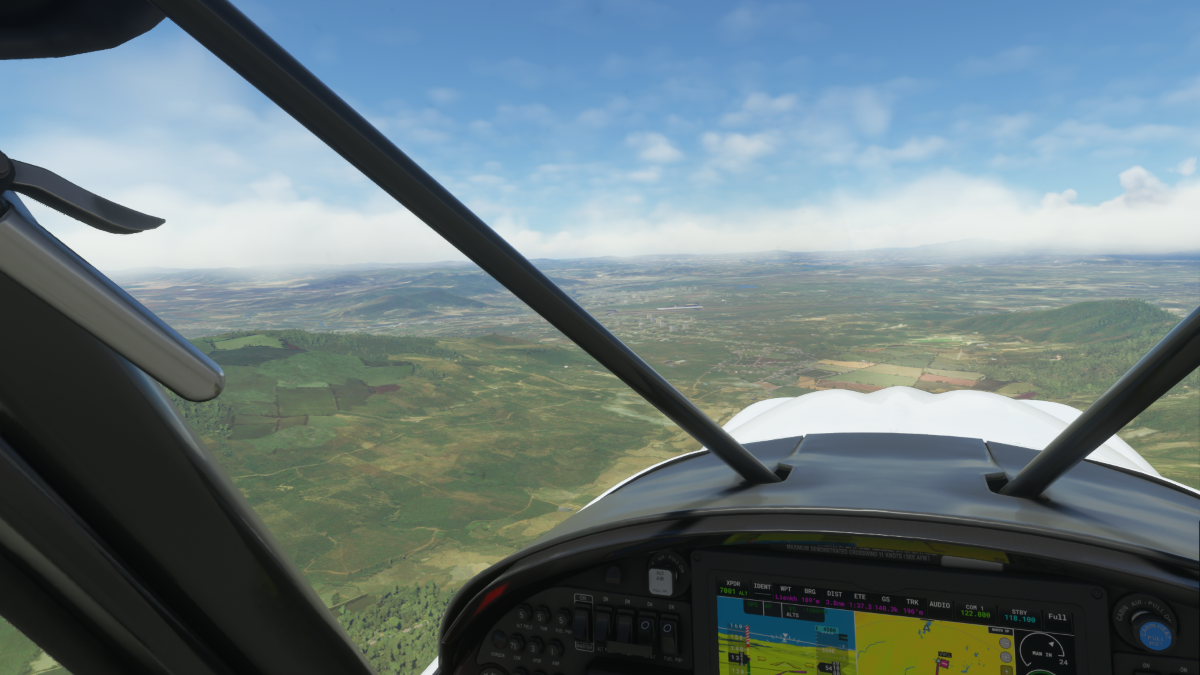Click the ALT AIR pull knob
1200x675 pixels.
[x=659, y=580]
